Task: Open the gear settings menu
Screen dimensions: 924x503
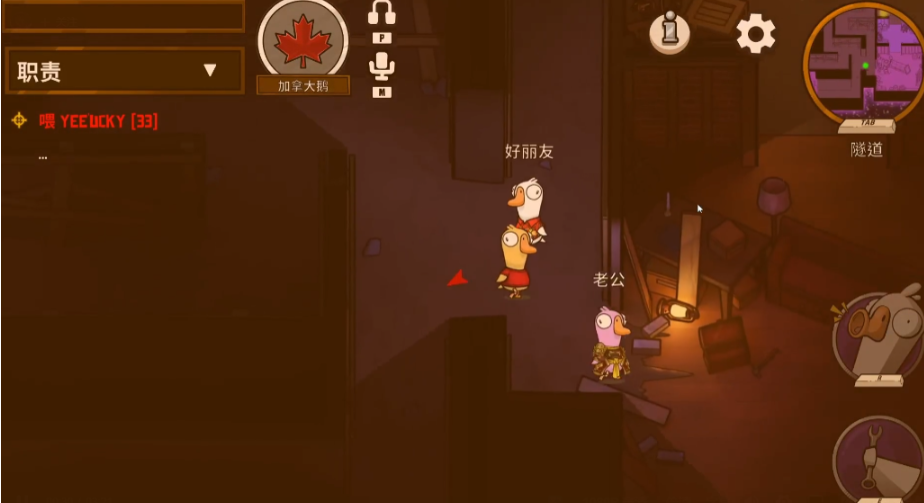Action: [x=756, y=35]
